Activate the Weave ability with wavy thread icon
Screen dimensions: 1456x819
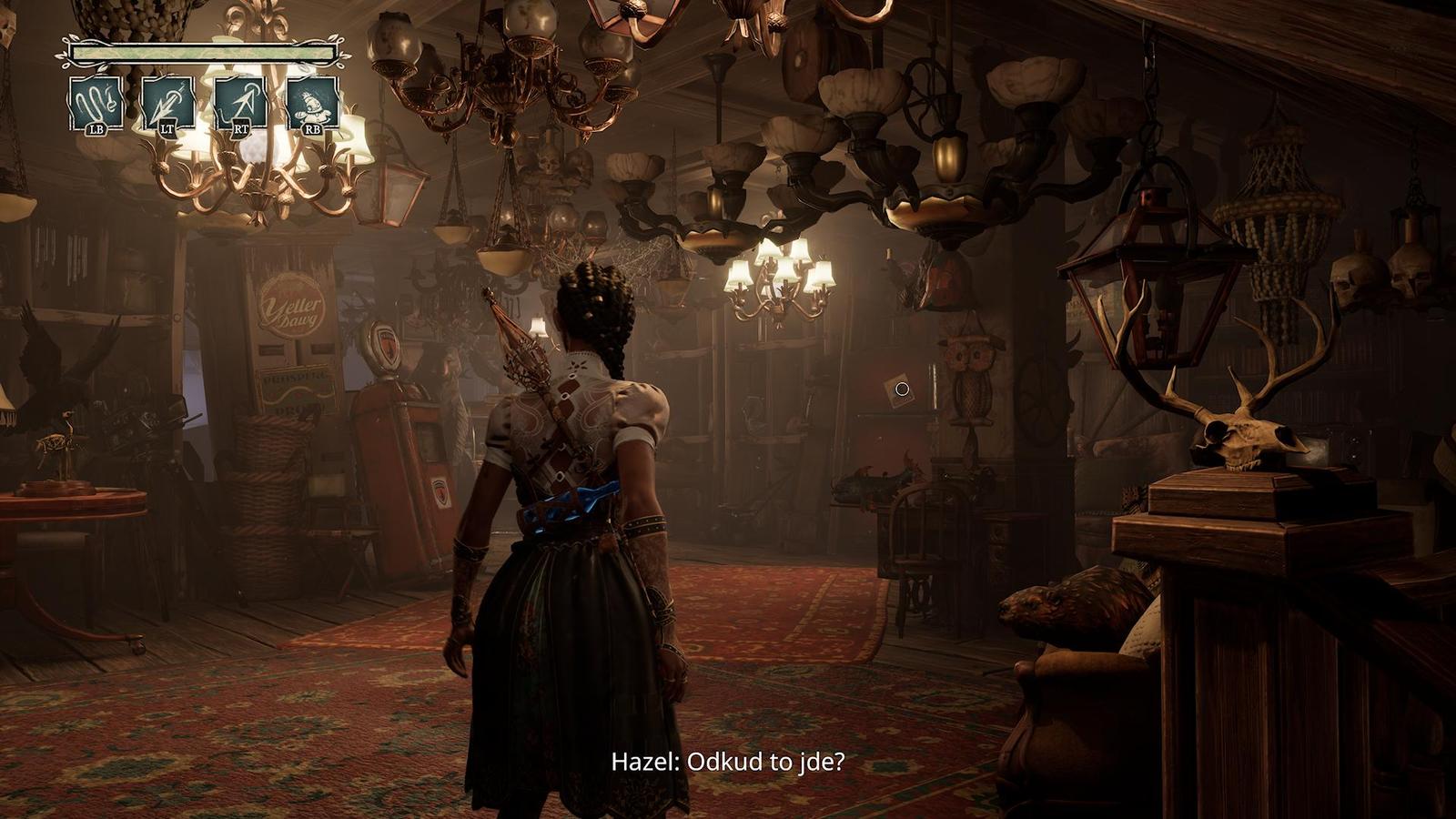click(96, 102)
